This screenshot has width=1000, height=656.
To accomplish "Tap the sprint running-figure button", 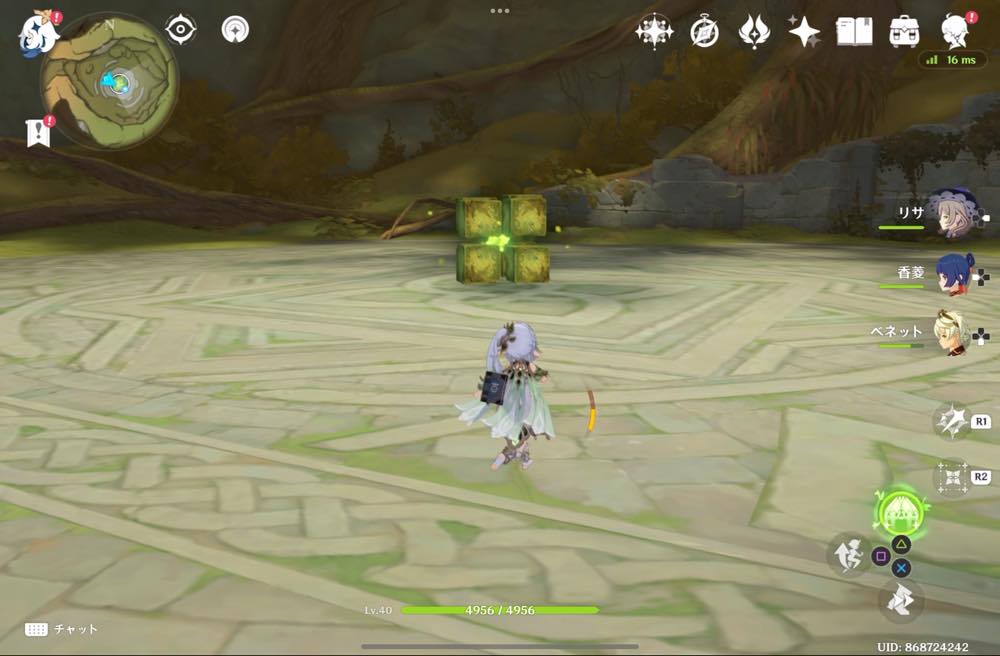I will coord(849,553).
